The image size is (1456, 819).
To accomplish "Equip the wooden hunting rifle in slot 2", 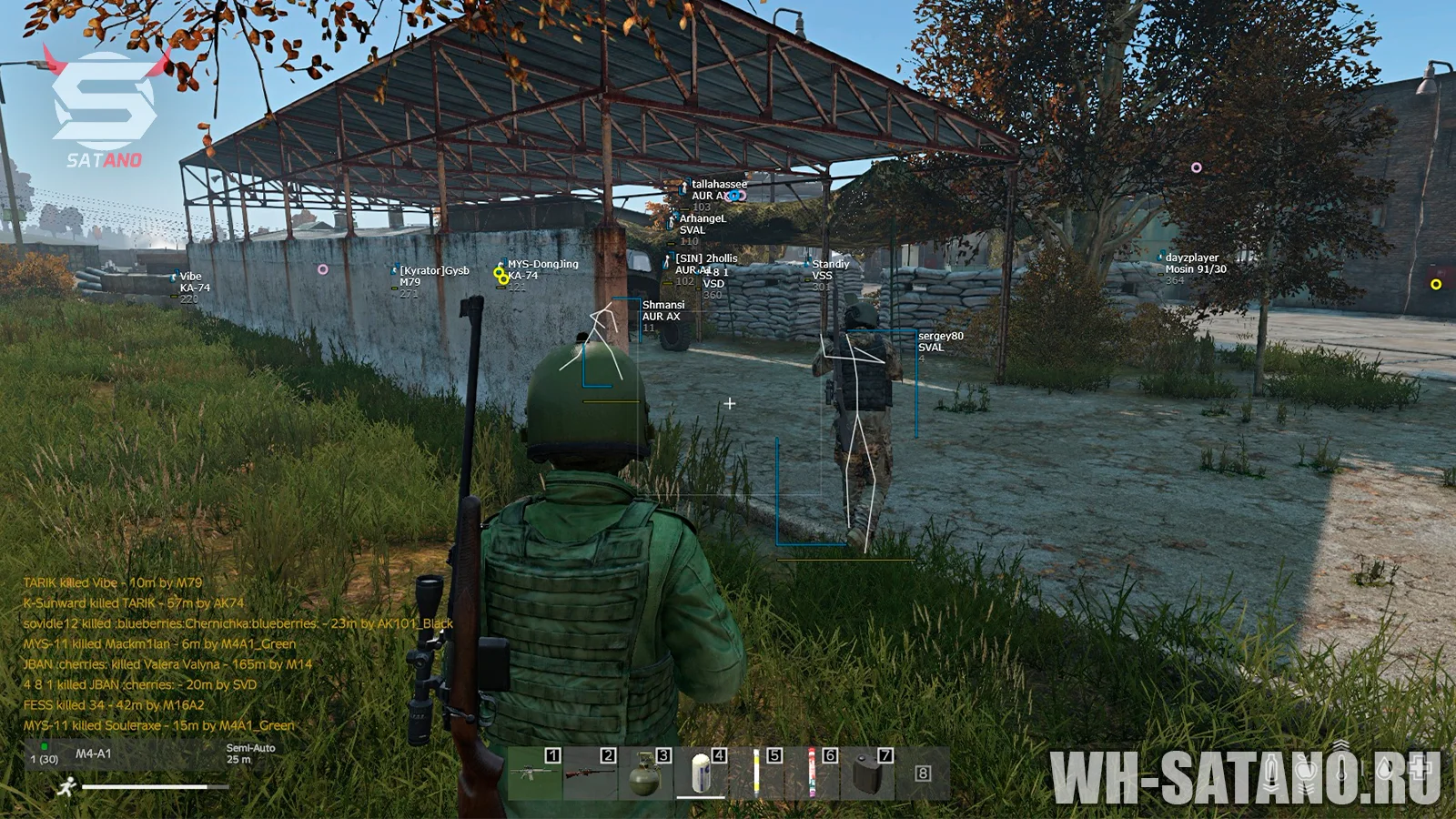I will tap(590, 773).
